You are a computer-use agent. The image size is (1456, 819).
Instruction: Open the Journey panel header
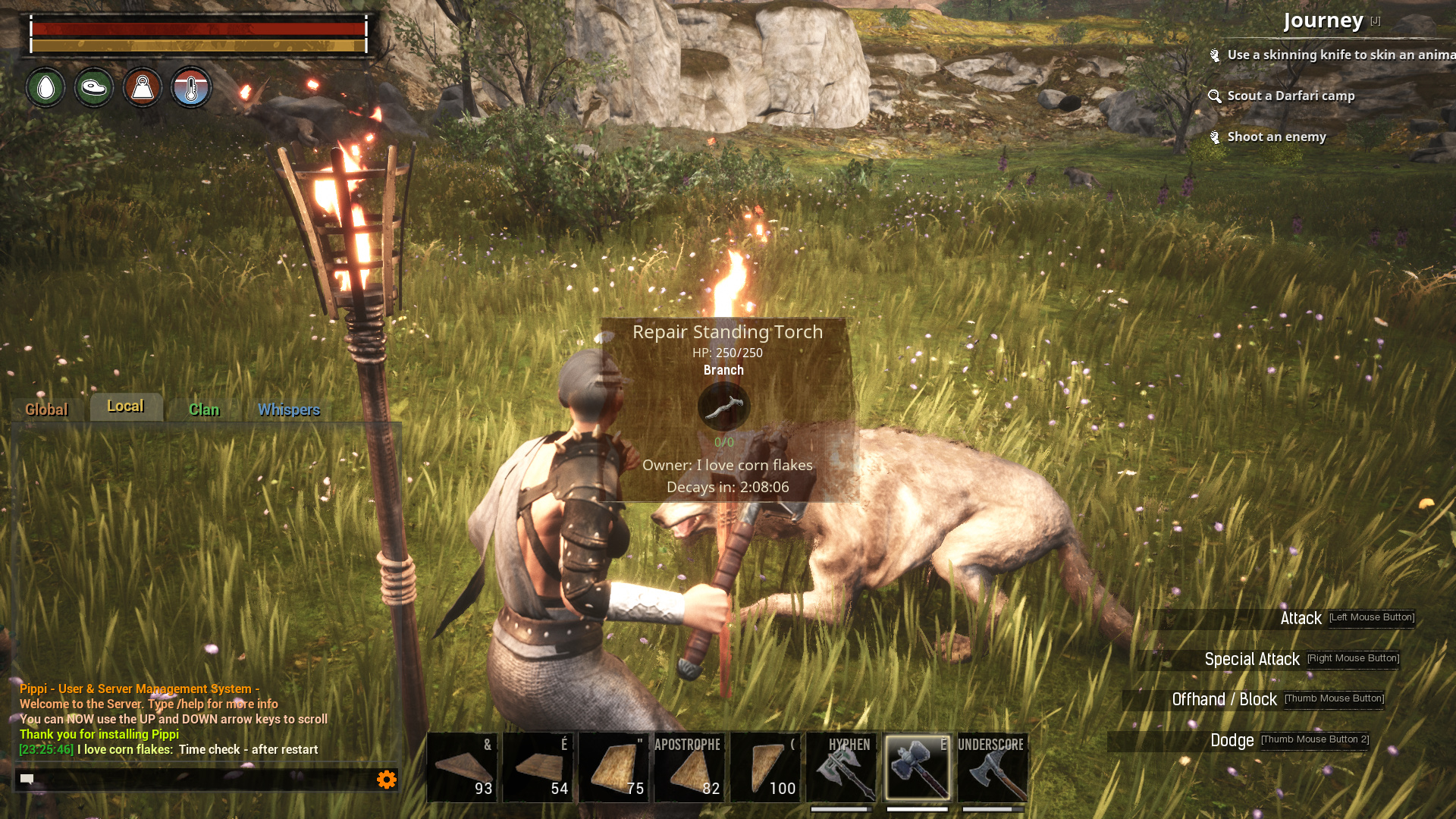pyautogui.click(x=1323, y=20)
